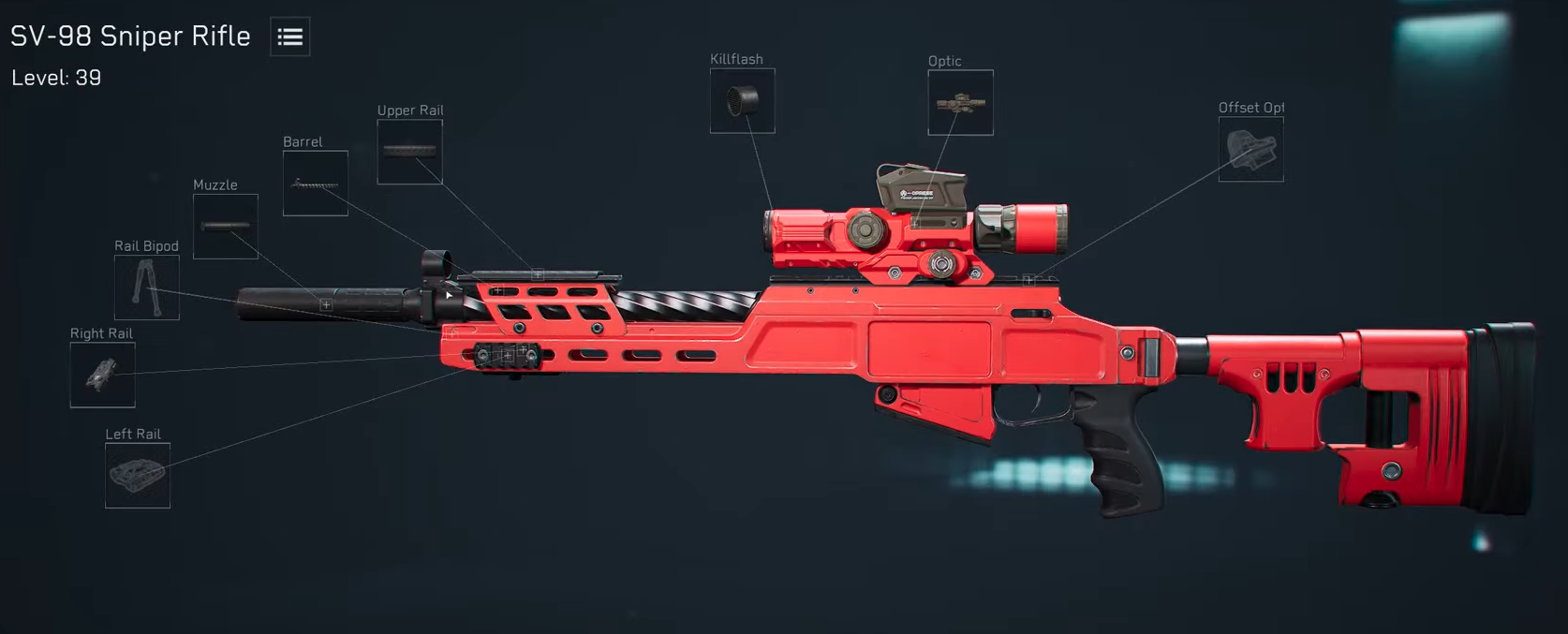Open the list menu beside the weapon name
The height and width of the screenshot is (634, 1568).
pos(290,37)
